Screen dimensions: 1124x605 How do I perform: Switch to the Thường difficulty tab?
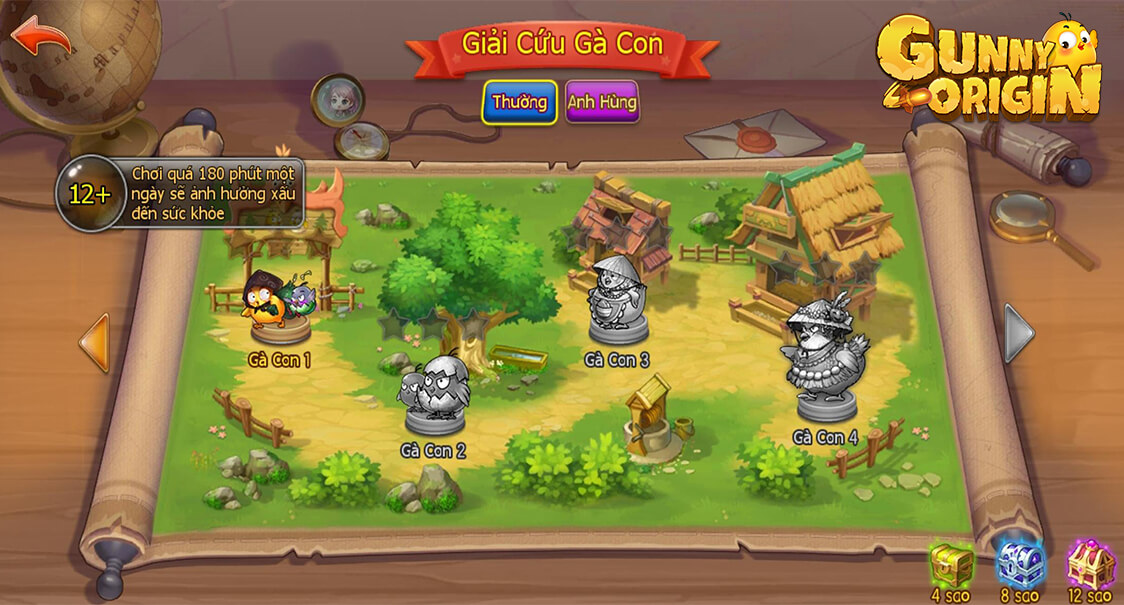pos(519,102)
